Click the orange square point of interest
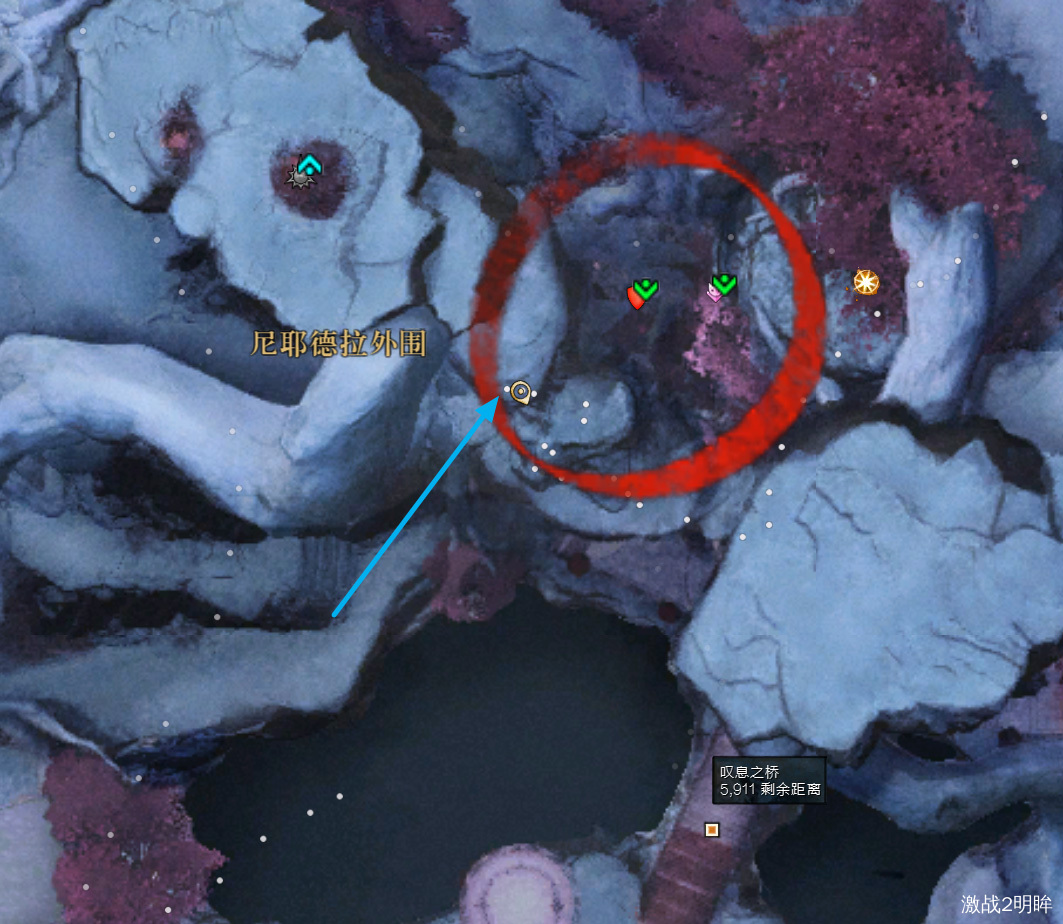The width and height of the screenshot is (1063, 924). coord(712,829)
